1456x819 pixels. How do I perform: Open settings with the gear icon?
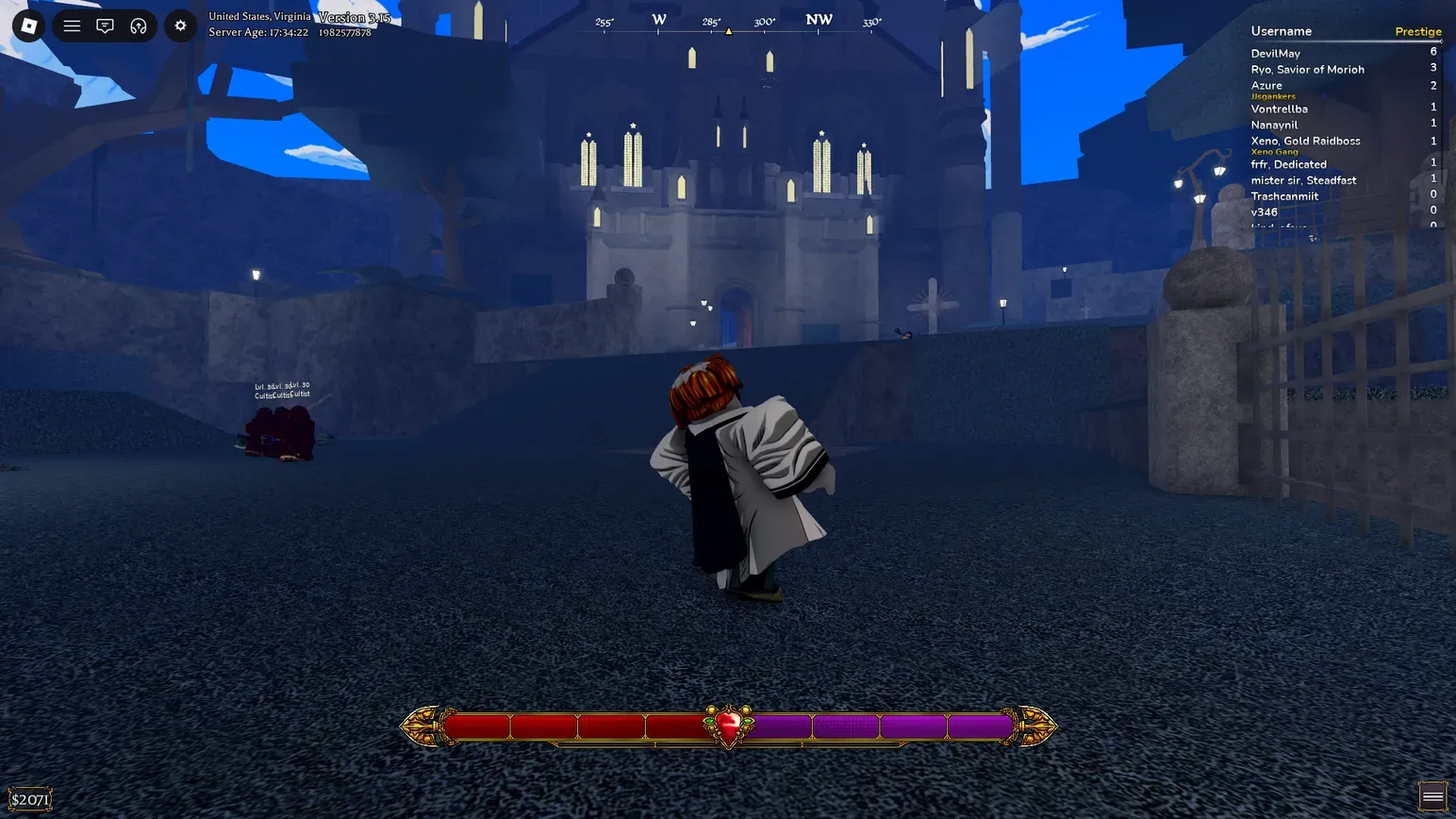[180, 25]
